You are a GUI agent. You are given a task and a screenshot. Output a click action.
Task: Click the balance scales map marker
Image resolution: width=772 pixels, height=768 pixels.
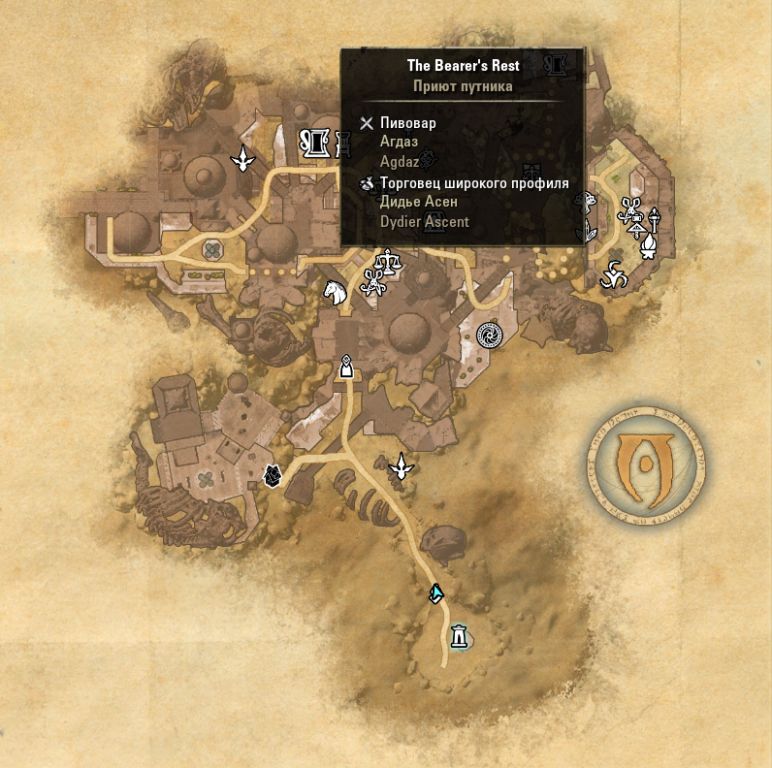tap(382, 264)
